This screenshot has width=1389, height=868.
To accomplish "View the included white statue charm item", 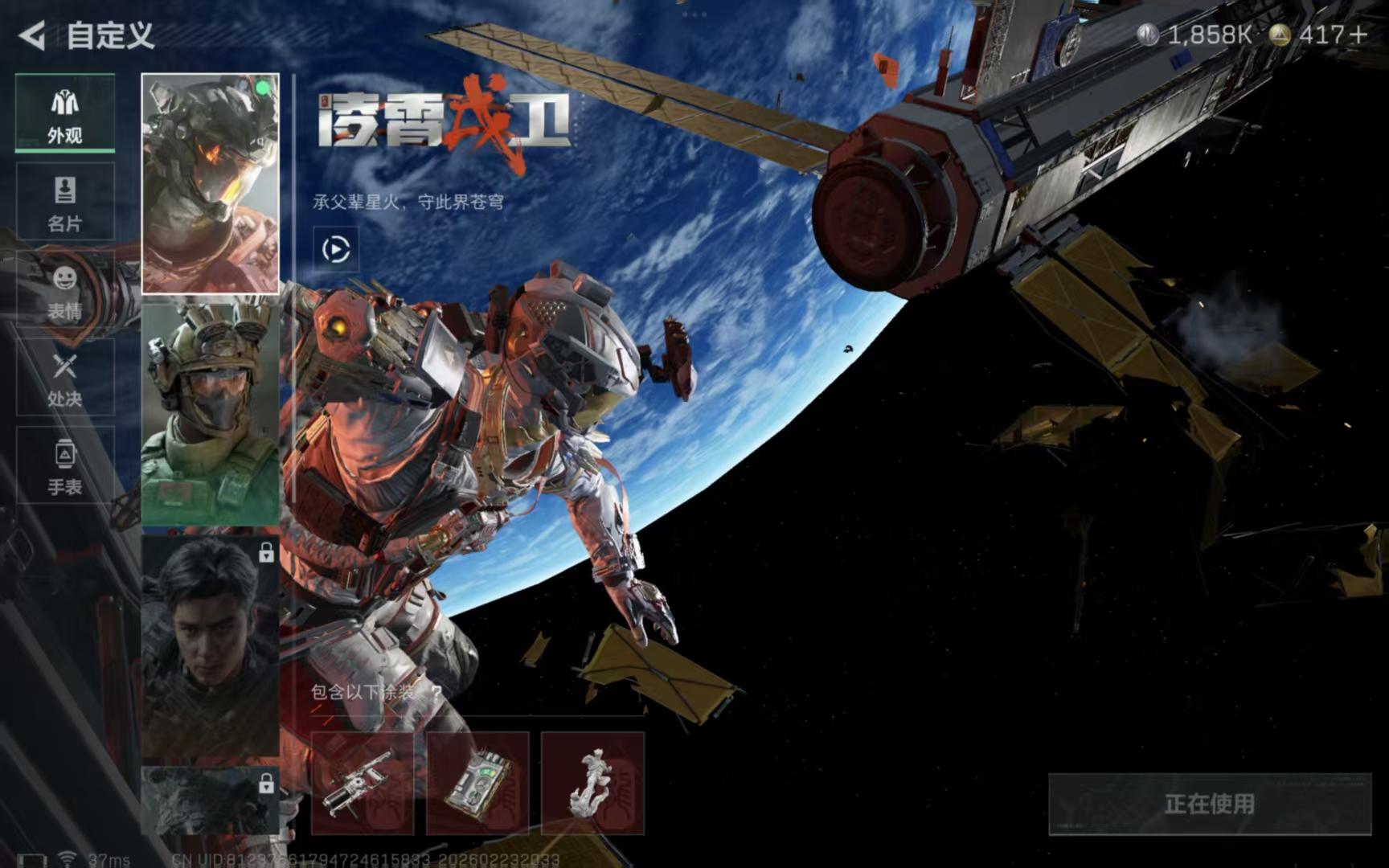I will [592, 783].
